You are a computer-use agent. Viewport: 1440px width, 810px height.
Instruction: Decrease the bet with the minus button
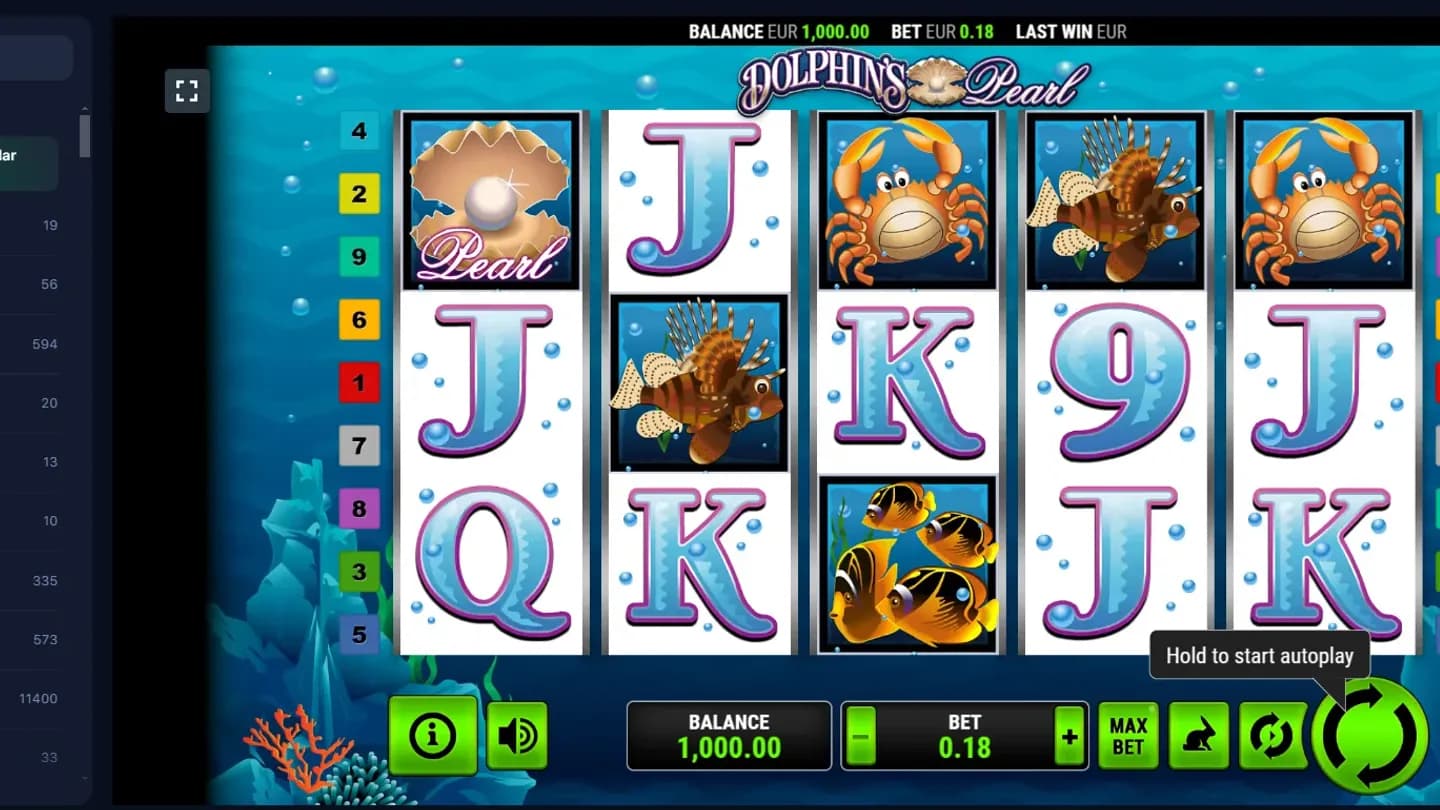(861, 736)
